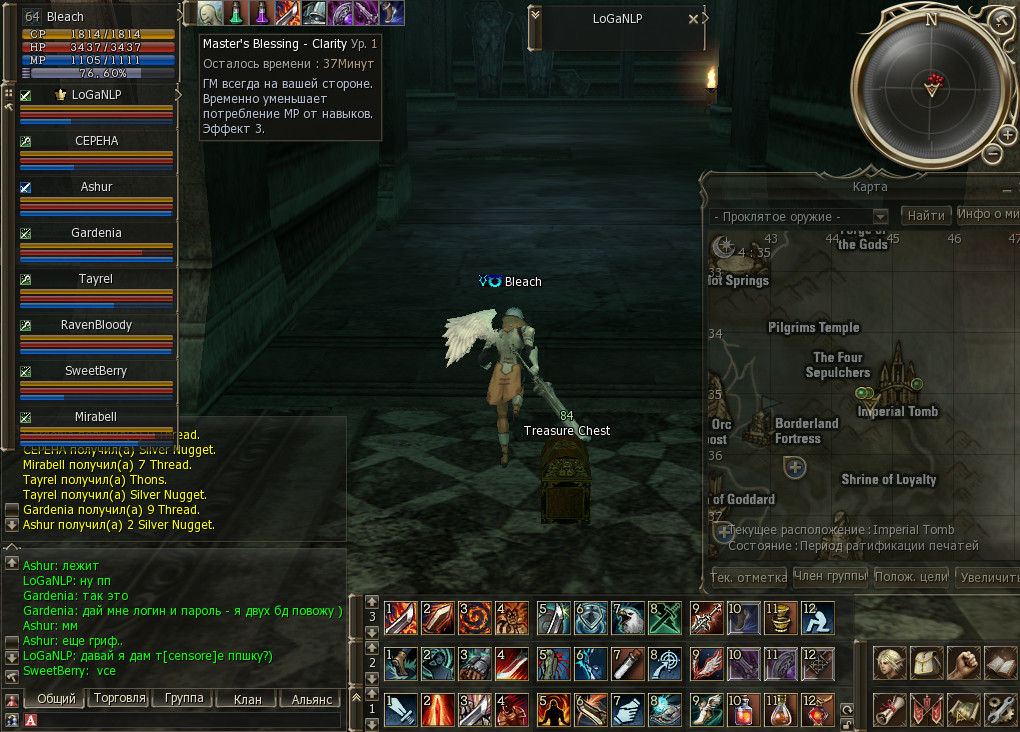Select party member Mirabell
1020x732 pixels.
[96, 416]
